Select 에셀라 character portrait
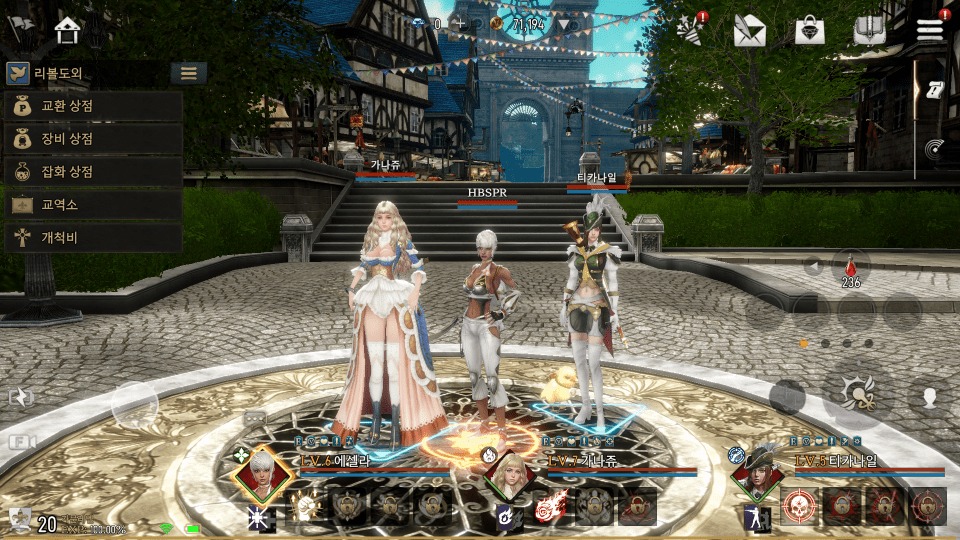 pyautogui.click(x=262, y=476)
